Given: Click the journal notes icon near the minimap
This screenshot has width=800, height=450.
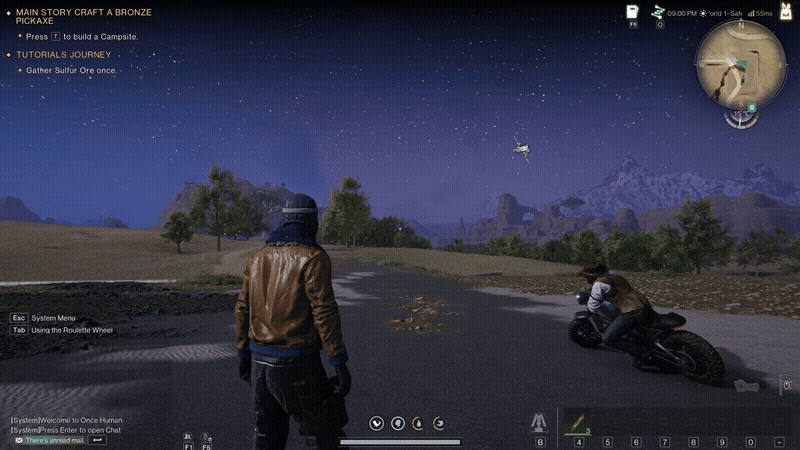Looking at the screenshot, I should [632, 12].
